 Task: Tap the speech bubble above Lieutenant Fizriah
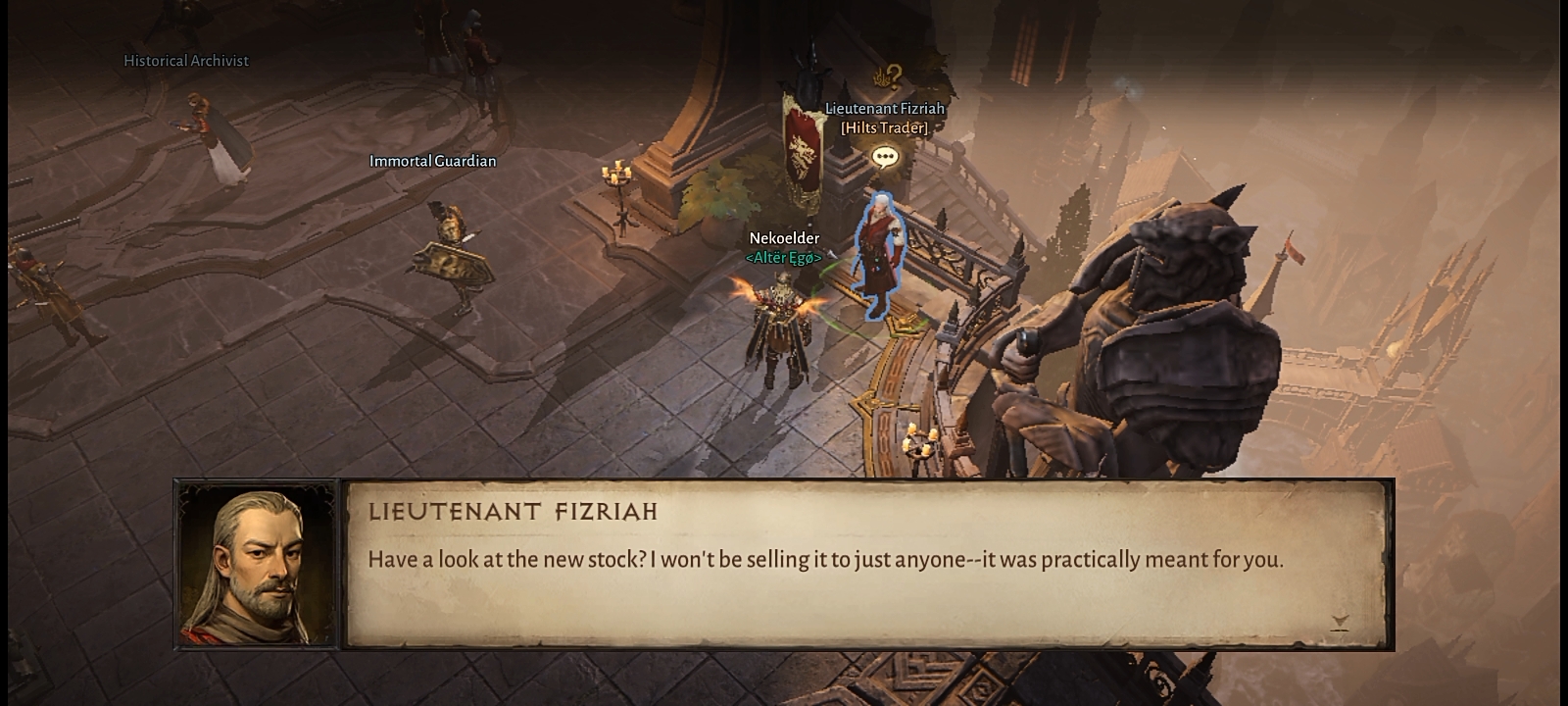885,157
